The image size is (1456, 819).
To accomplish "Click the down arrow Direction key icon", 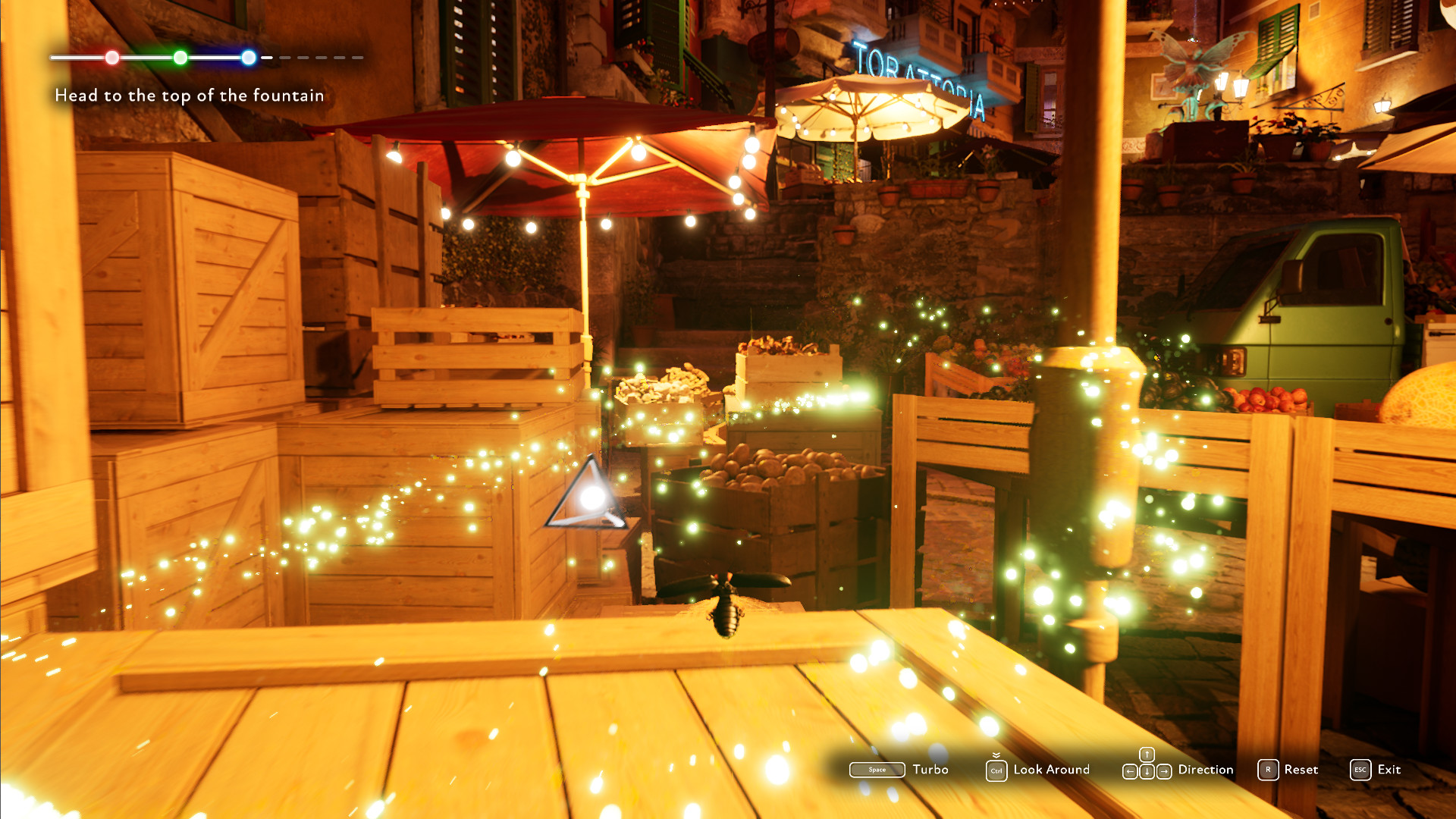I will click(1147, 771).
